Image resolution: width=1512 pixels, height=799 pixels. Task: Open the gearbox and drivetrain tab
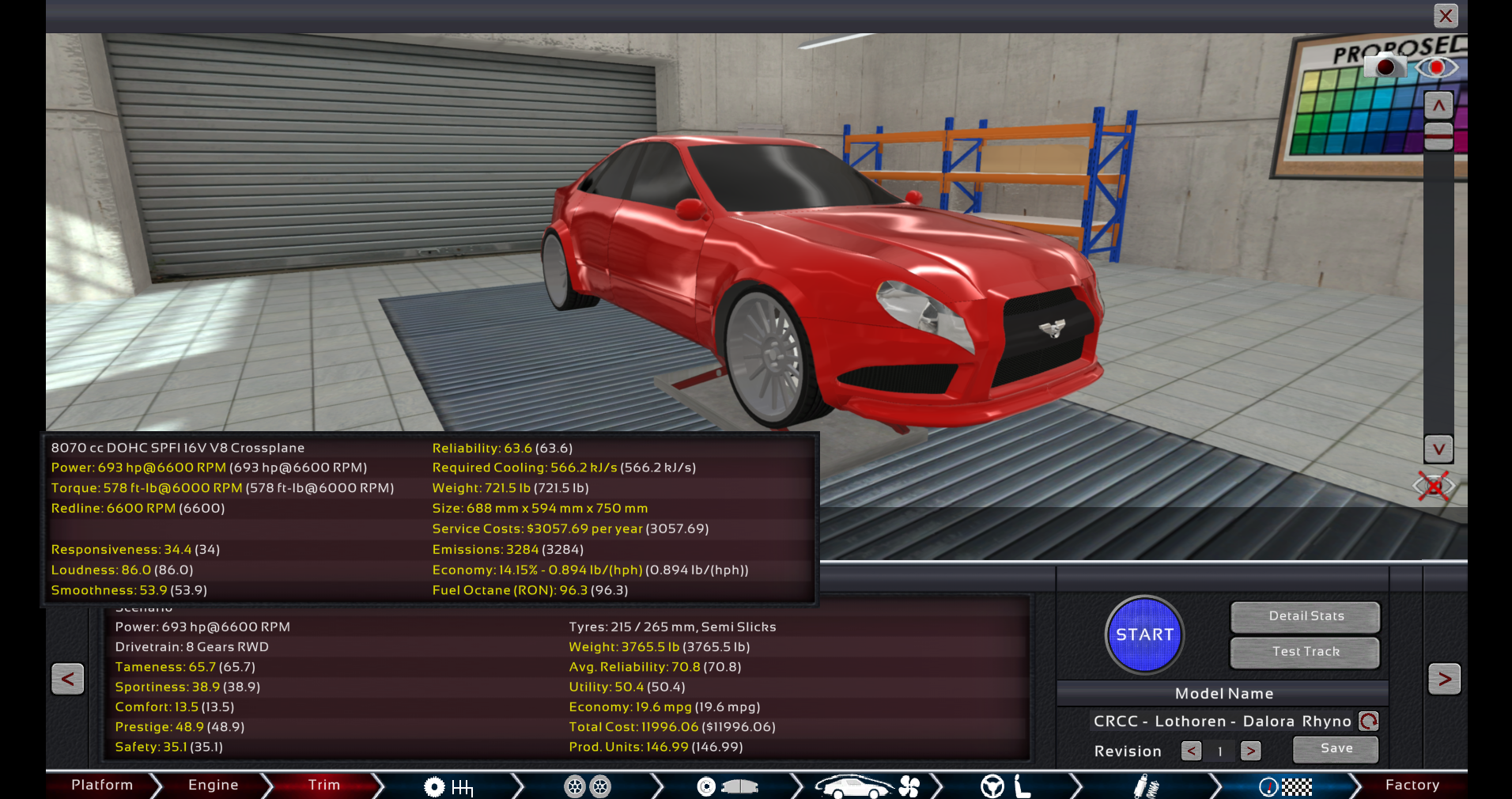[x=448, y=786]
